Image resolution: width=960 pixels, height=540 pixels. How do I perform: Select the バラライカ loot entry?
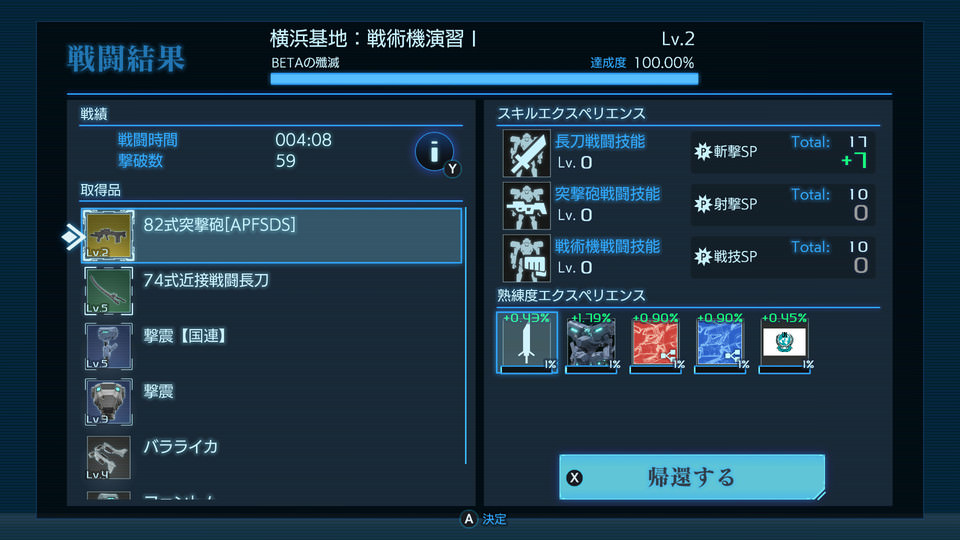[272, 455]
